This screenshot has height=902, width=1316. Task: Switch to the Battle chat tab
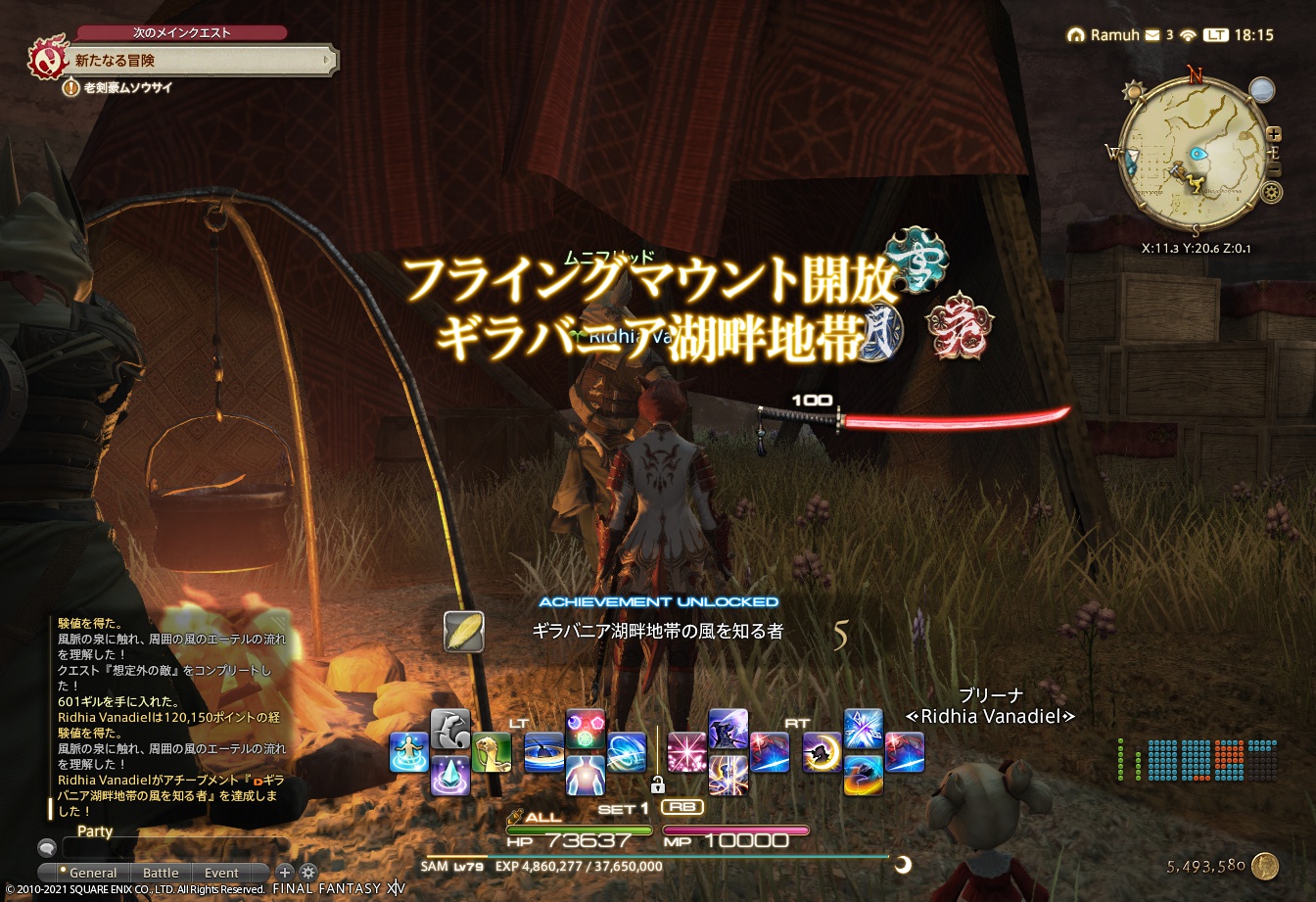point(161,873)
